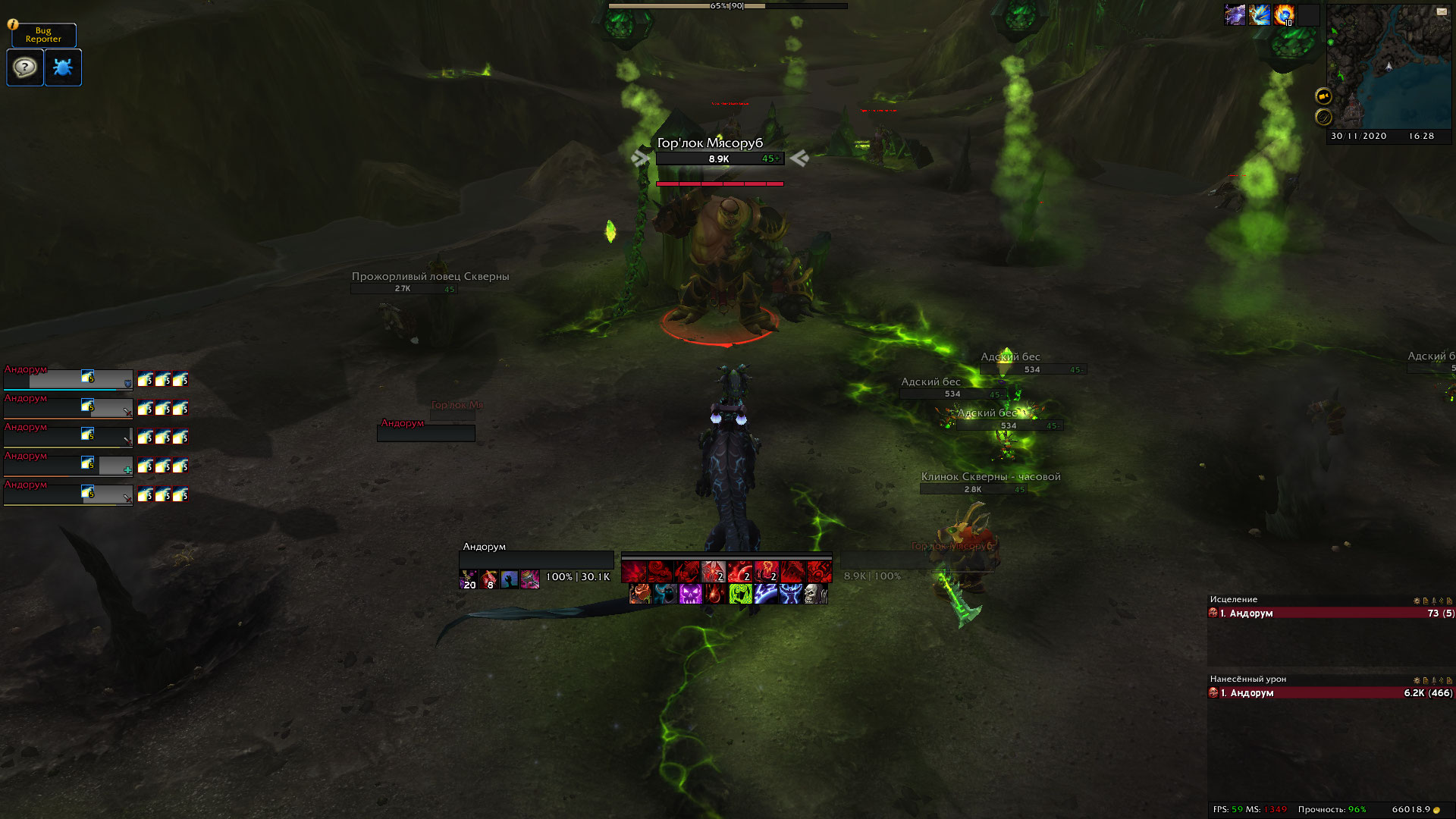The image size is (1456, 819).
Task: Select the tank party frame with shield icon
Action: pyautogui.click(x=68, y=378)
